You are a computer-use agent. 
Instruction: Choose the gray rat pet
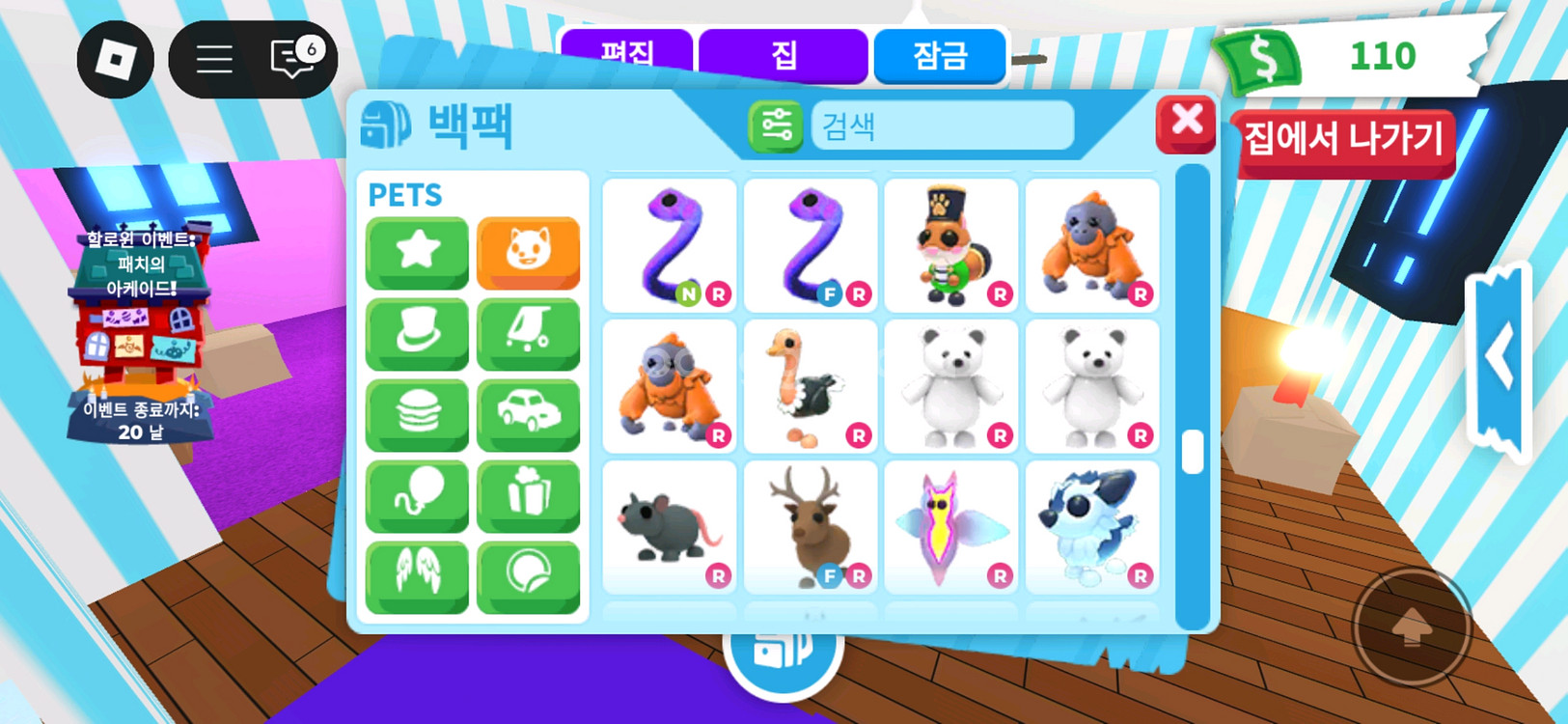(669, 527)
